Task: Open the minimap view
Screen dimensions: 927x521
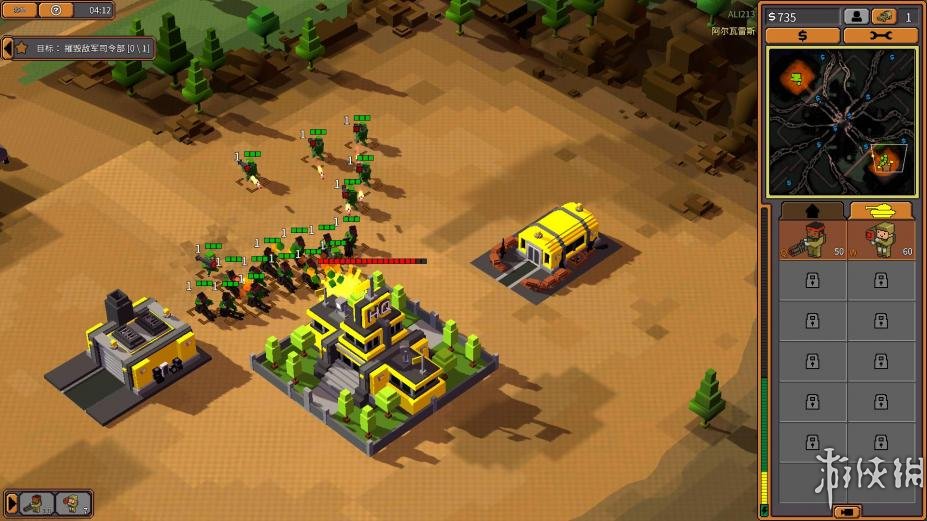Action: (841, 121)
